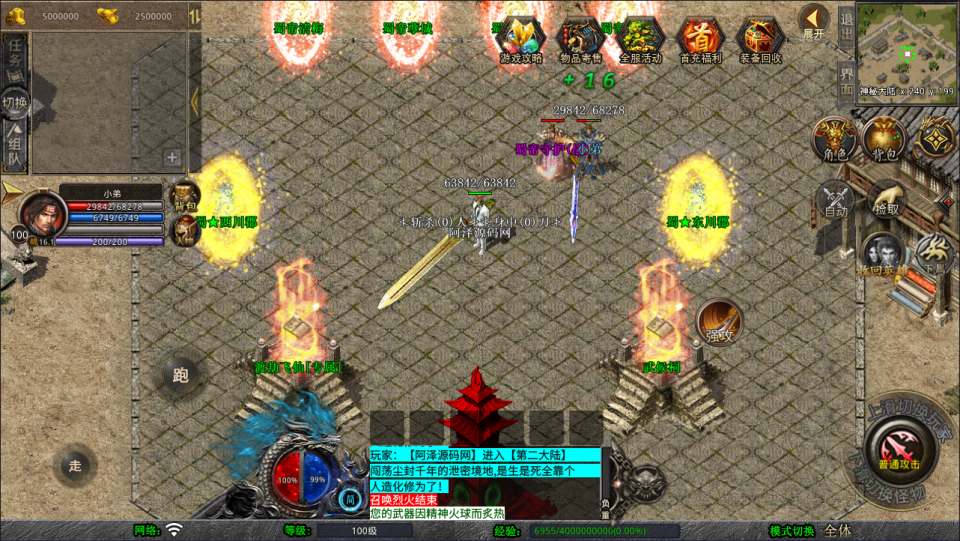Toggle 自动 auto-combat with crossed swords

(835, 200)
